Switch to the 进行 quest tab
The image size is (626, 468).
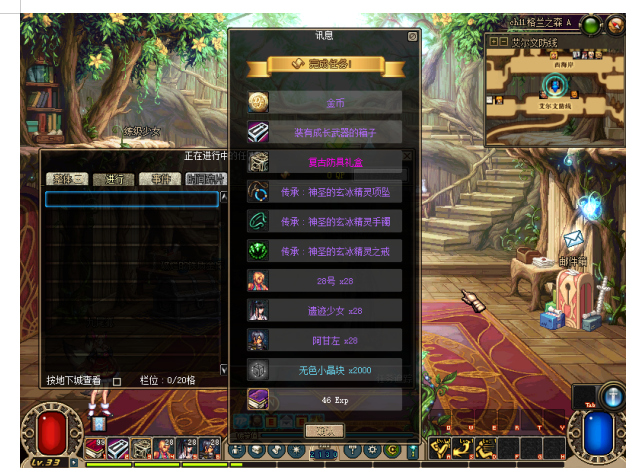(113, 179)
